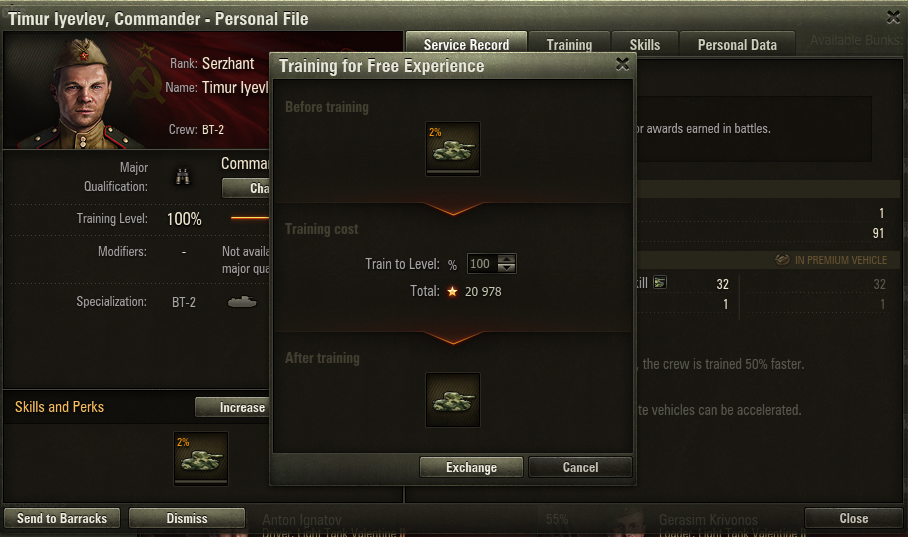Select the Before training skill icon
The height and width of the screenshot is (537, 908).
click(x=452, y=147)
